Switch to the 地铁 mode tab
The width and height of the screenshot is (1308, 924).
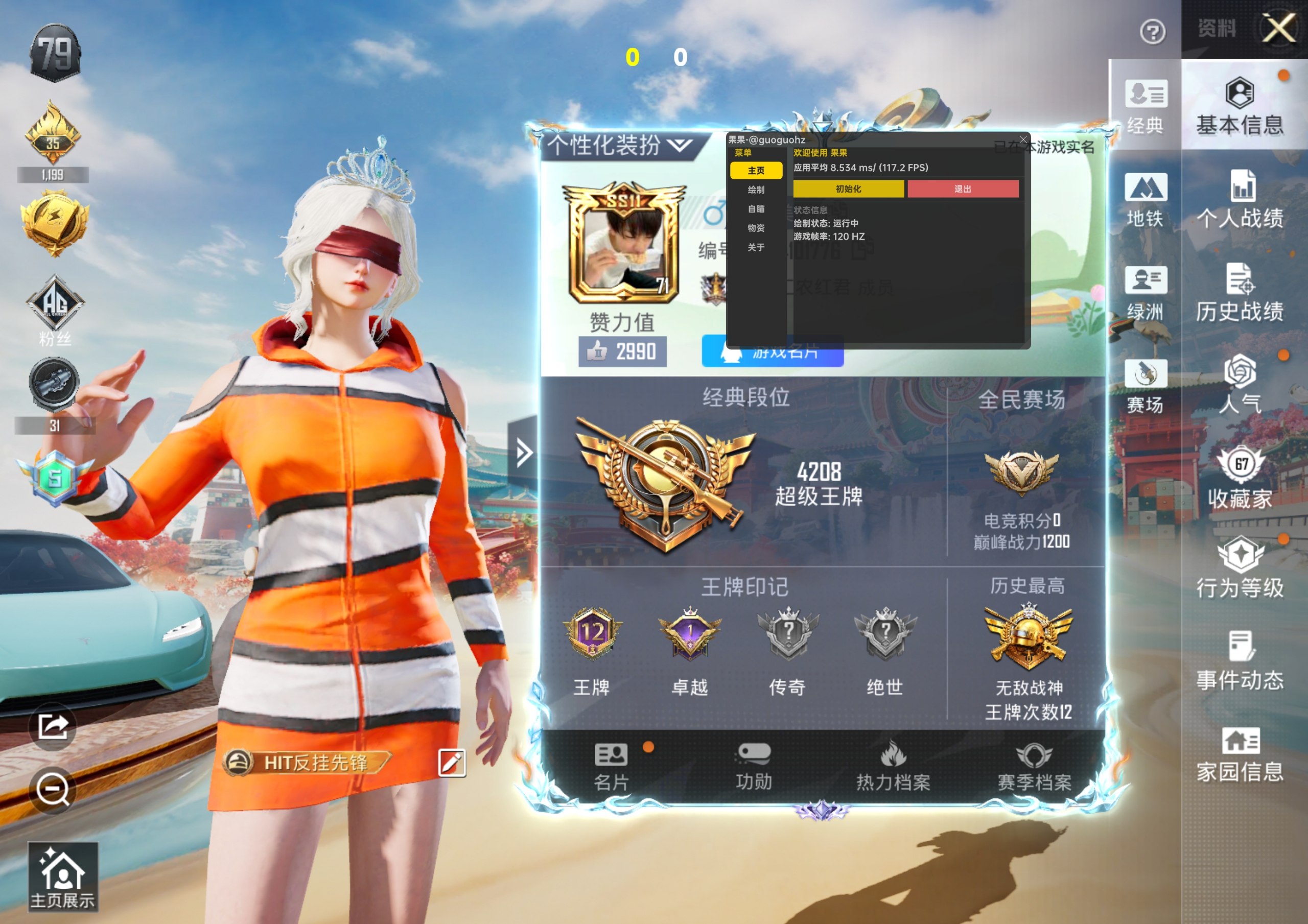click(x=1145, y=200)
